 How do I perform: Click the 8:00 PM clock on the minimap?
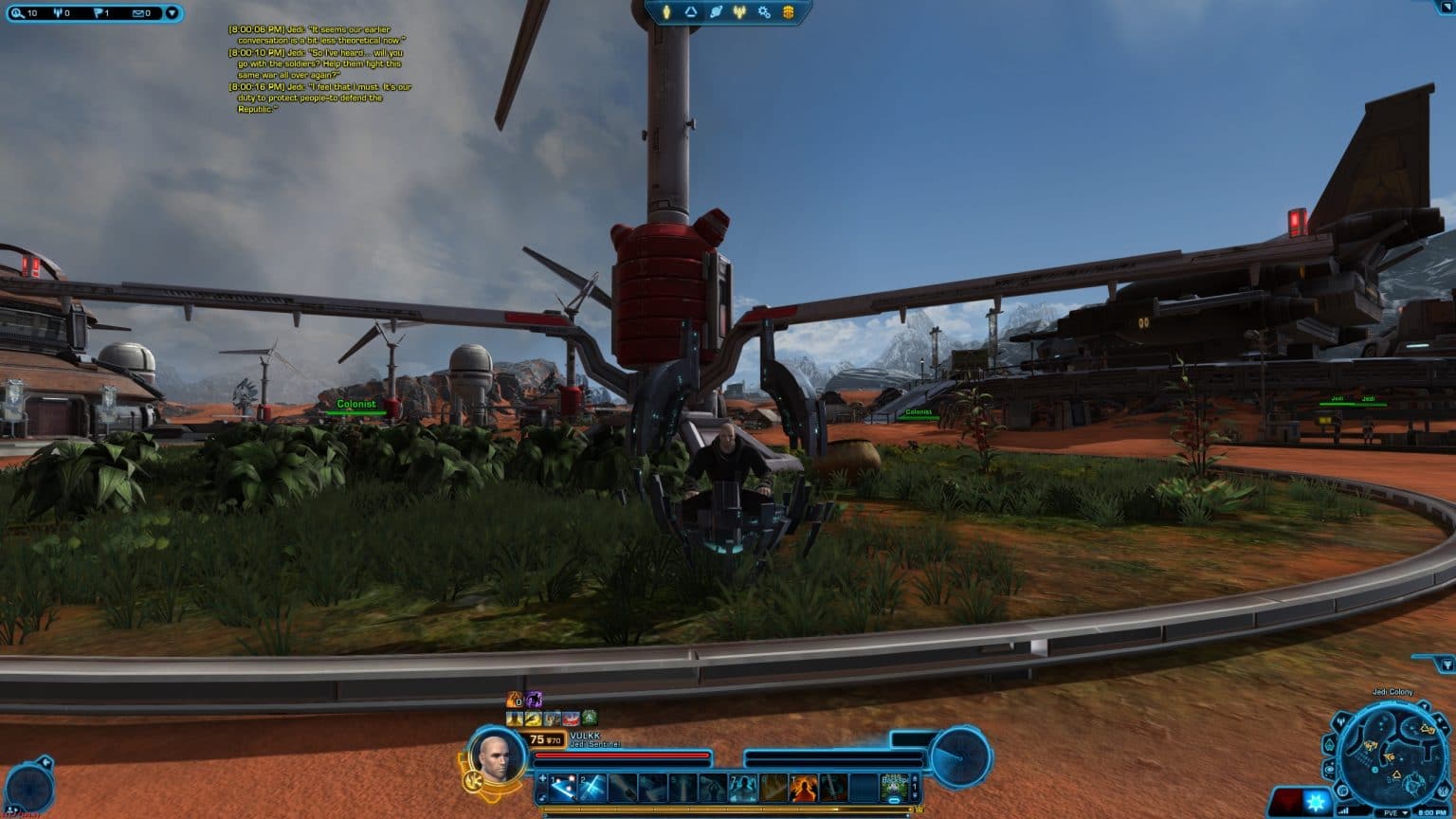(1432, 811)
